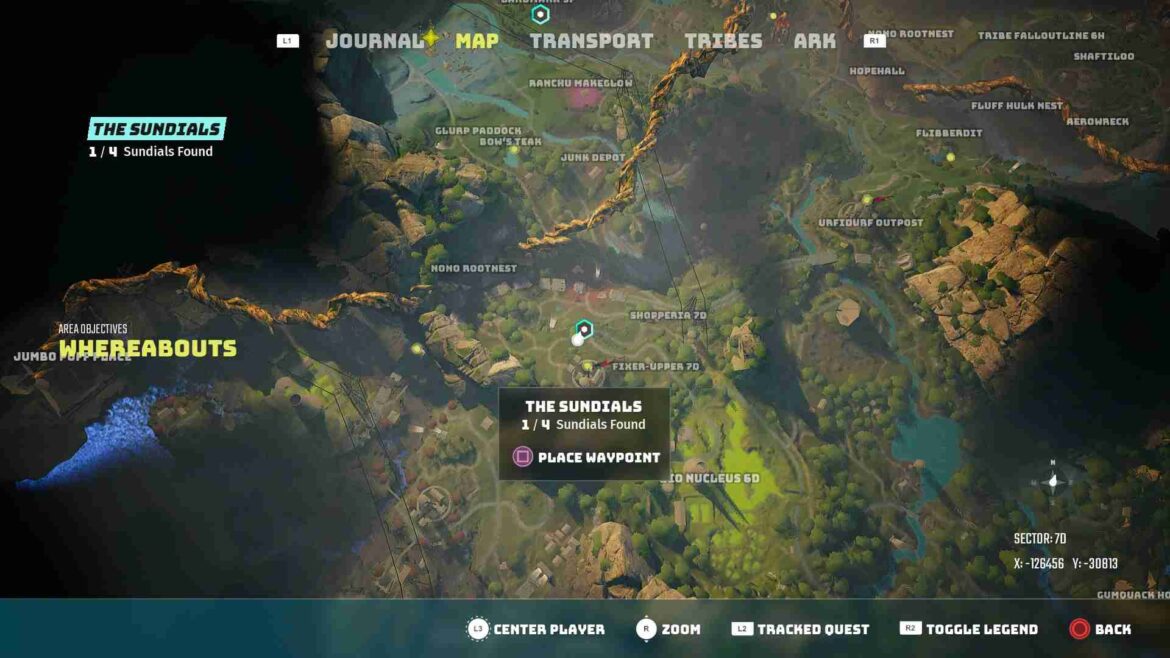
Task: Click the Fixer-Upper 7D map location
Action: 656,366
